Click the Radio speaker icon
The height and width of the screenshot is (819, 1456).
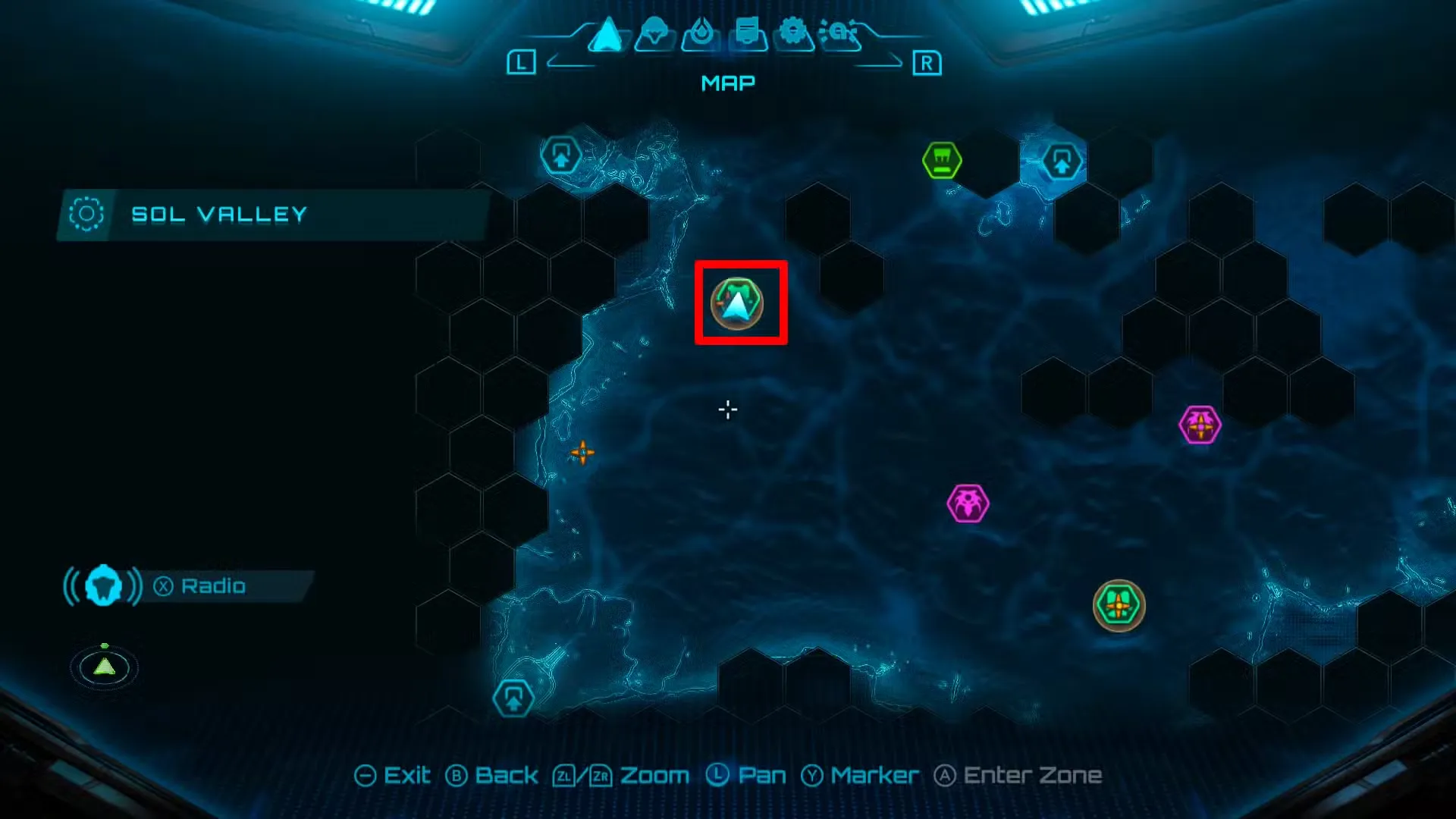pos(104,585)
